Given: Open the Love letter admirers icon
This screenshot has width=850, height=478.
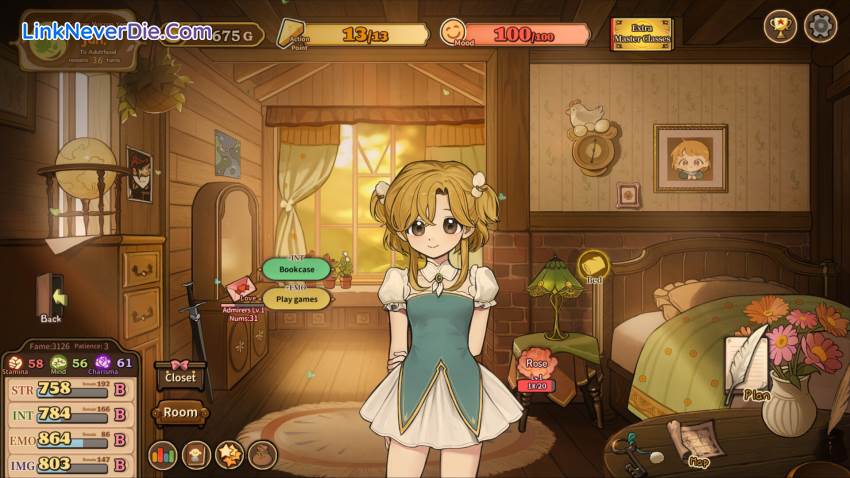Looking at the screenshot, I should click(240, 289).
